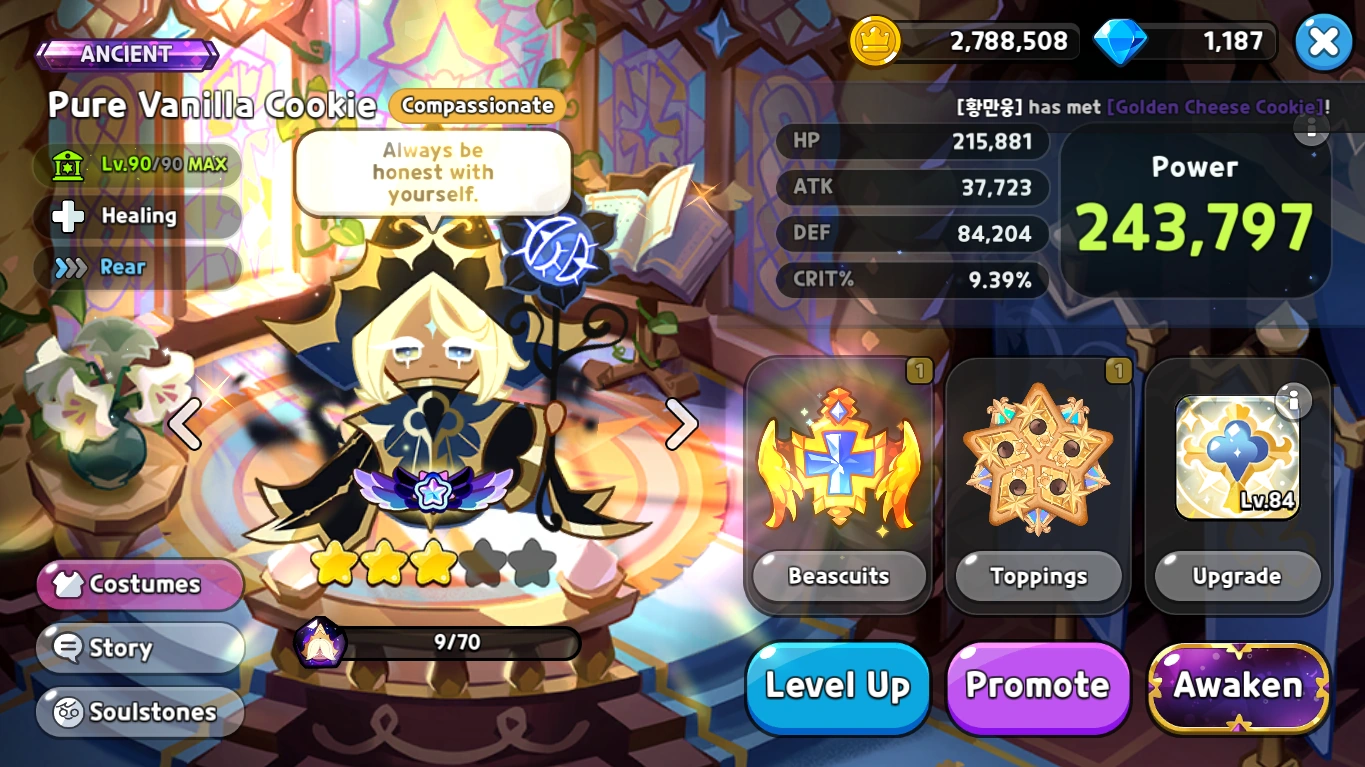Open the Toppings equip screen

1038,576
